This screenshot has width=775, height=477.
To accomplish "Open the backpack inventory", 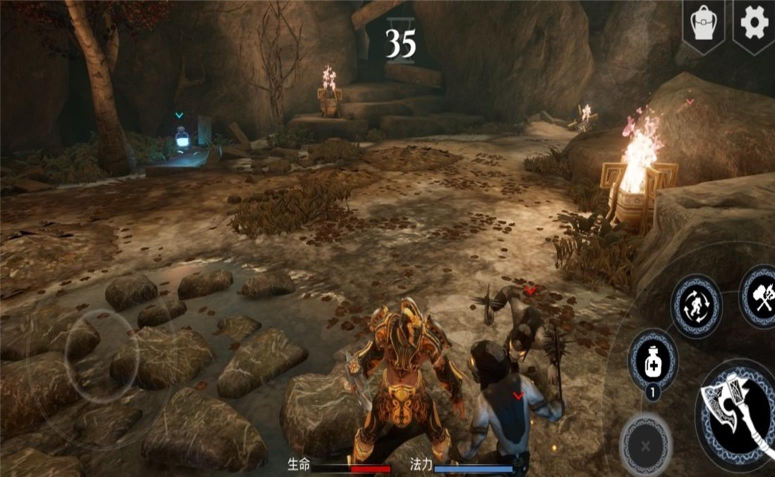I will tap(703, 22).
